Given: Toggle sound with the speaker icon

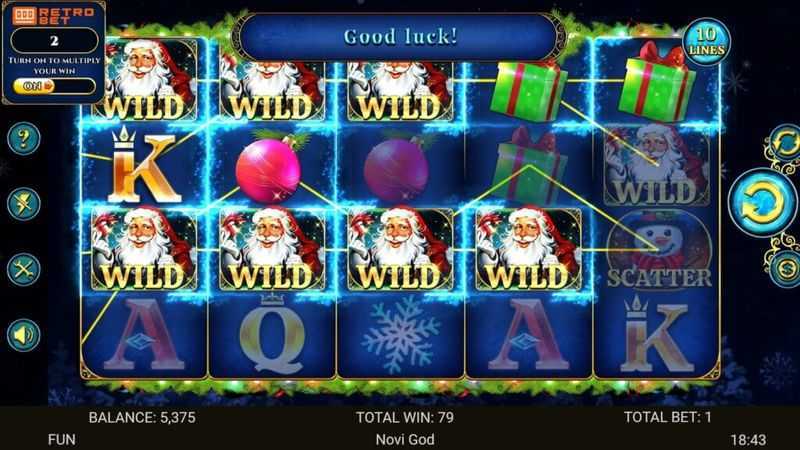Looking at the screenshot, I should click(24, 335).
